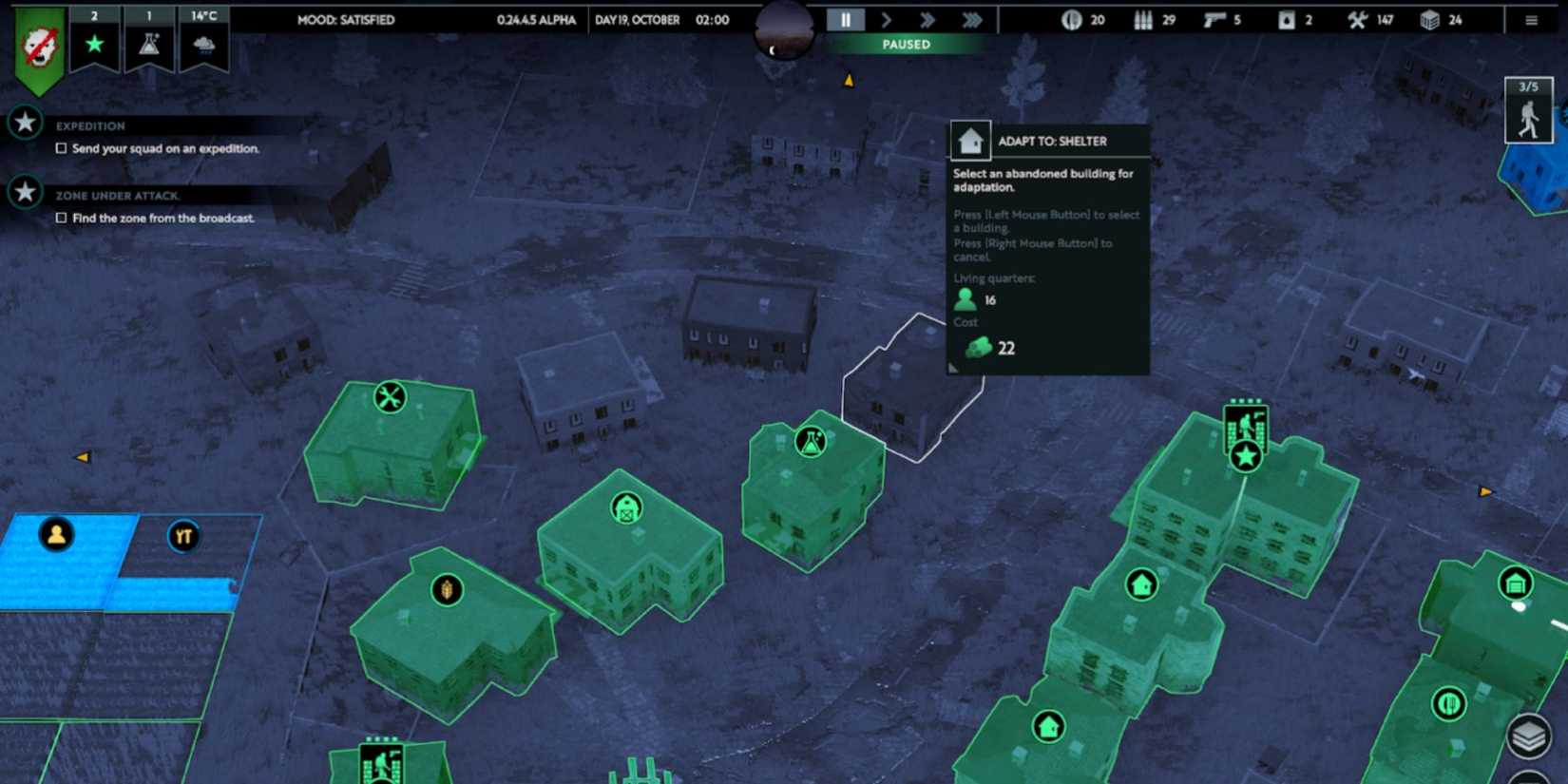Open the hamburger menu at top right
The height and width of the screenshot is (784, 1568).
tap(1533, 19)
